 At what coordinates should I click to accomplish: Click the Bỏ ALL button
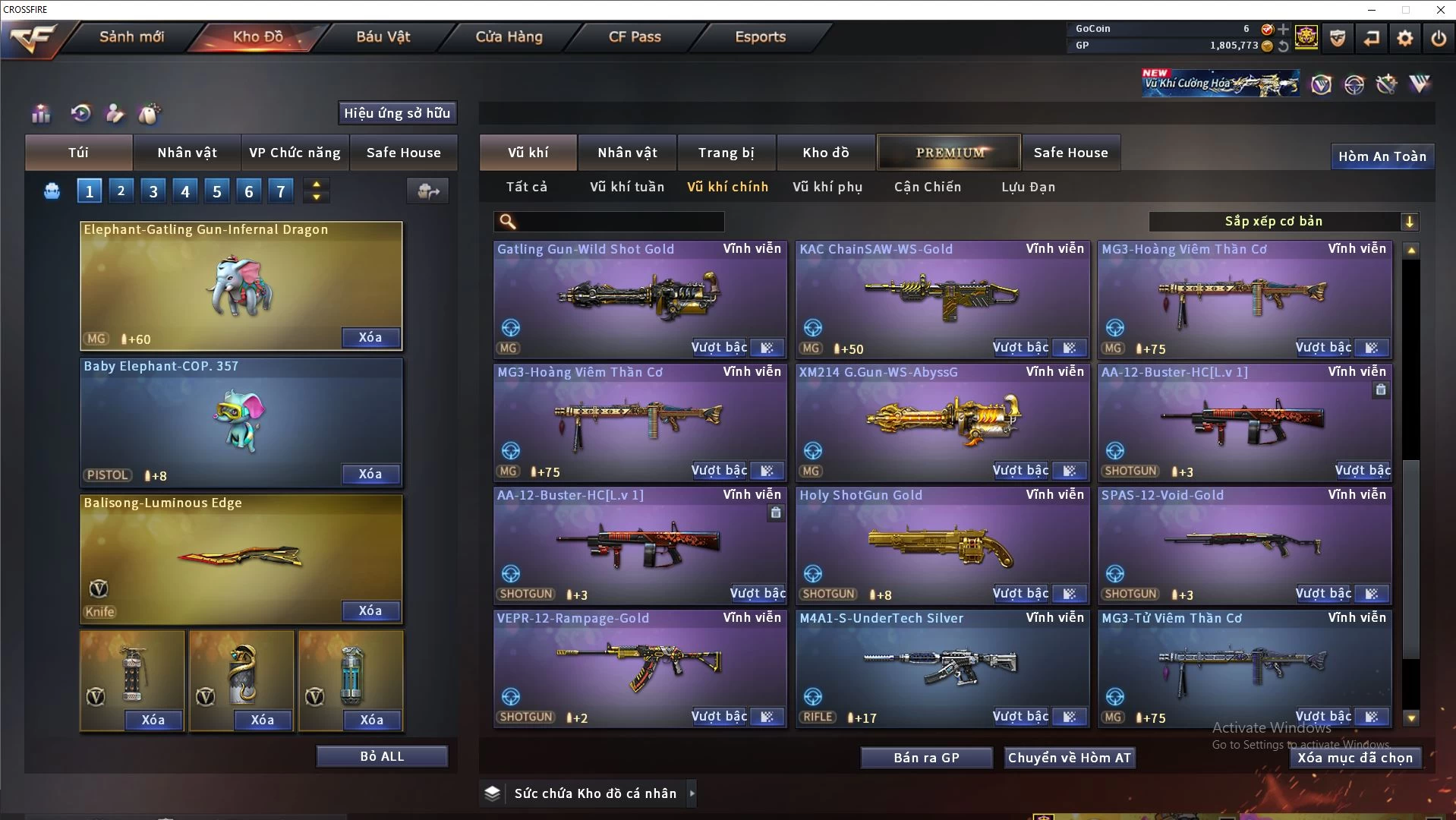pos(382,756)
